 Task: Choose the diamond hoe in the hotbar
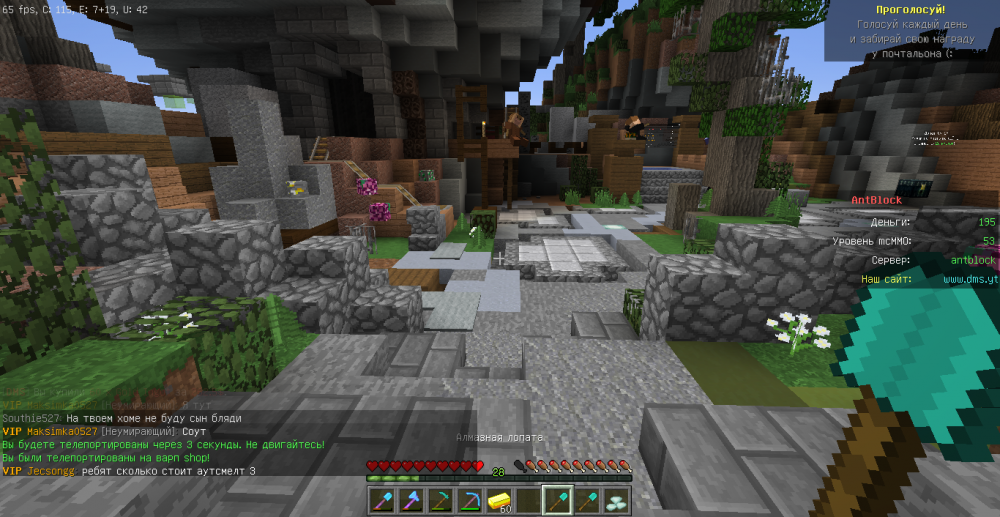pos(441,500)
